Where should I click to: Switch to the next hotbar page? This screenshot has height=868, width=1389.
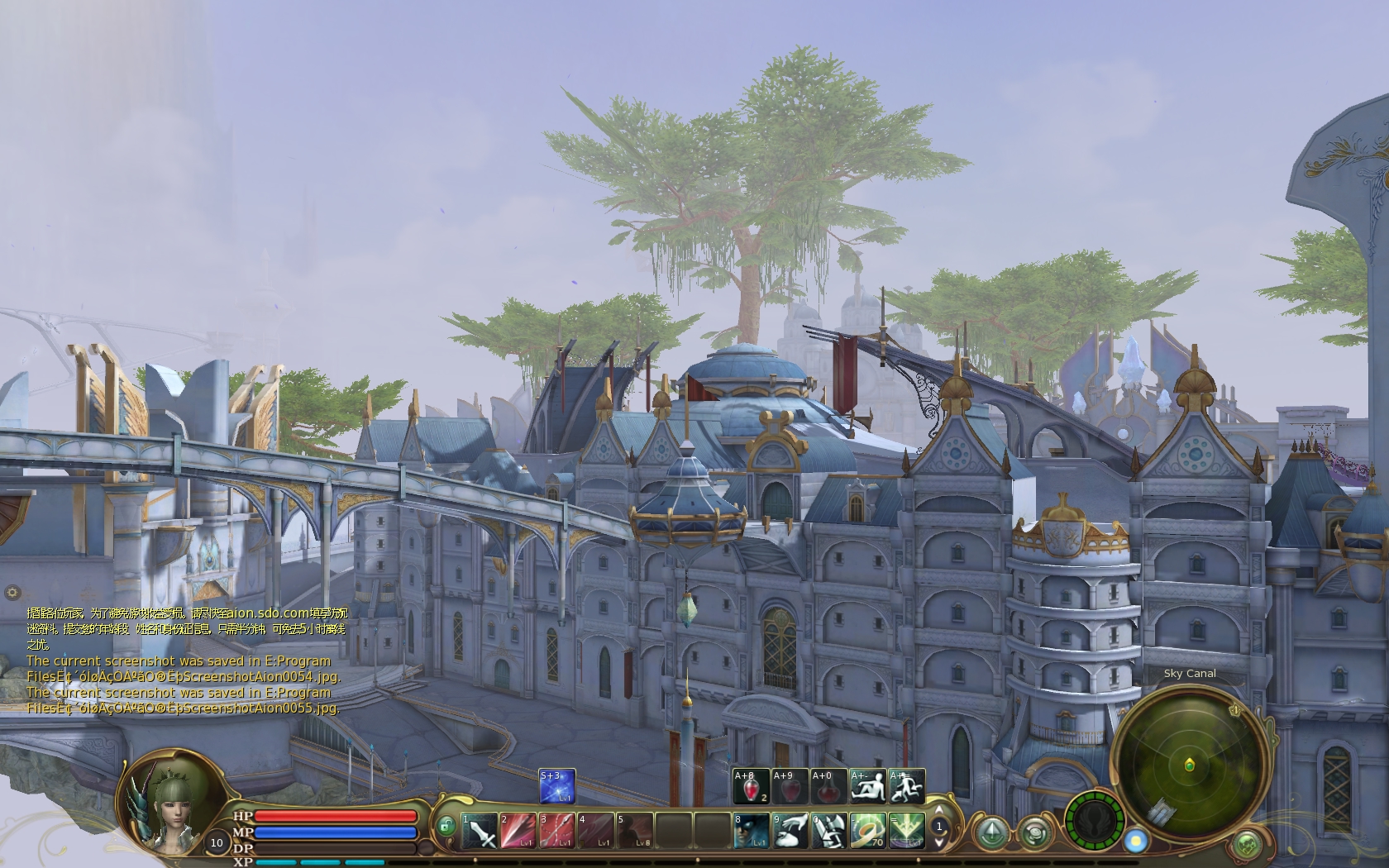939,842
